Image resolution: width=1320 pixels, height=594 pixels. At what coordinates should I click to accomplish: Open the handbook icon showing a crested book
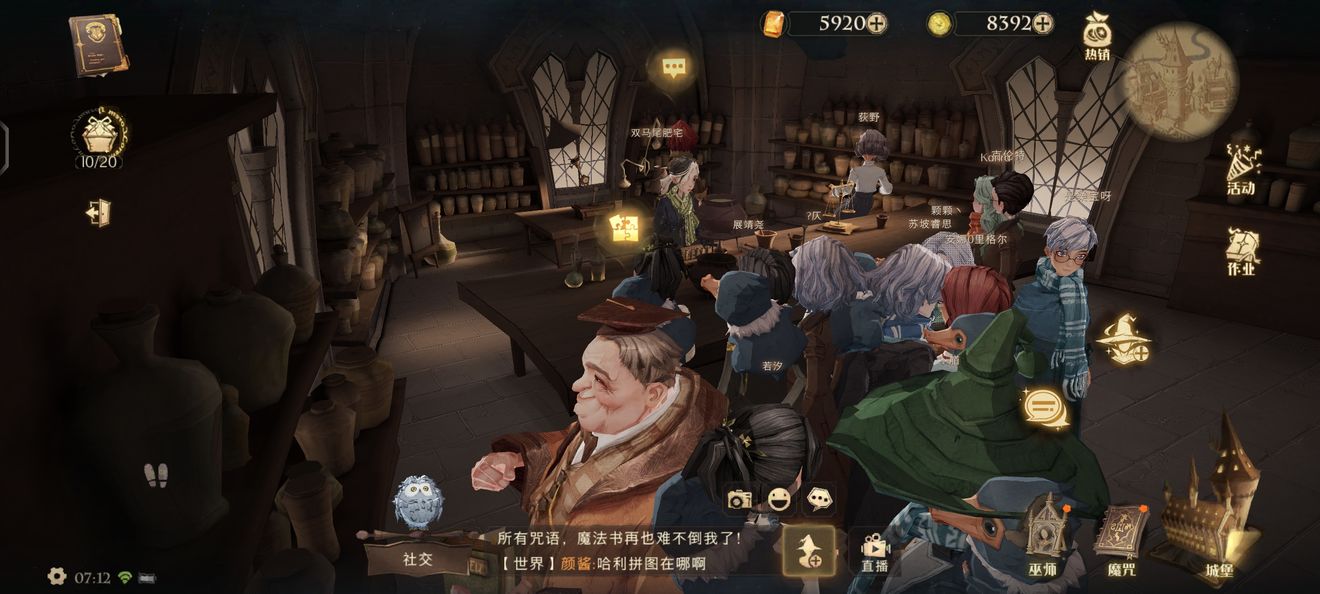pos(98,44)
